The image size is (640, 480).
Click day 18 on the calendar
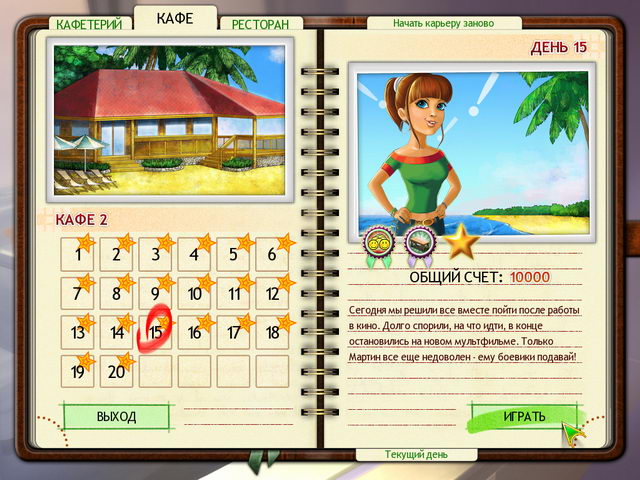click(273, 333)
